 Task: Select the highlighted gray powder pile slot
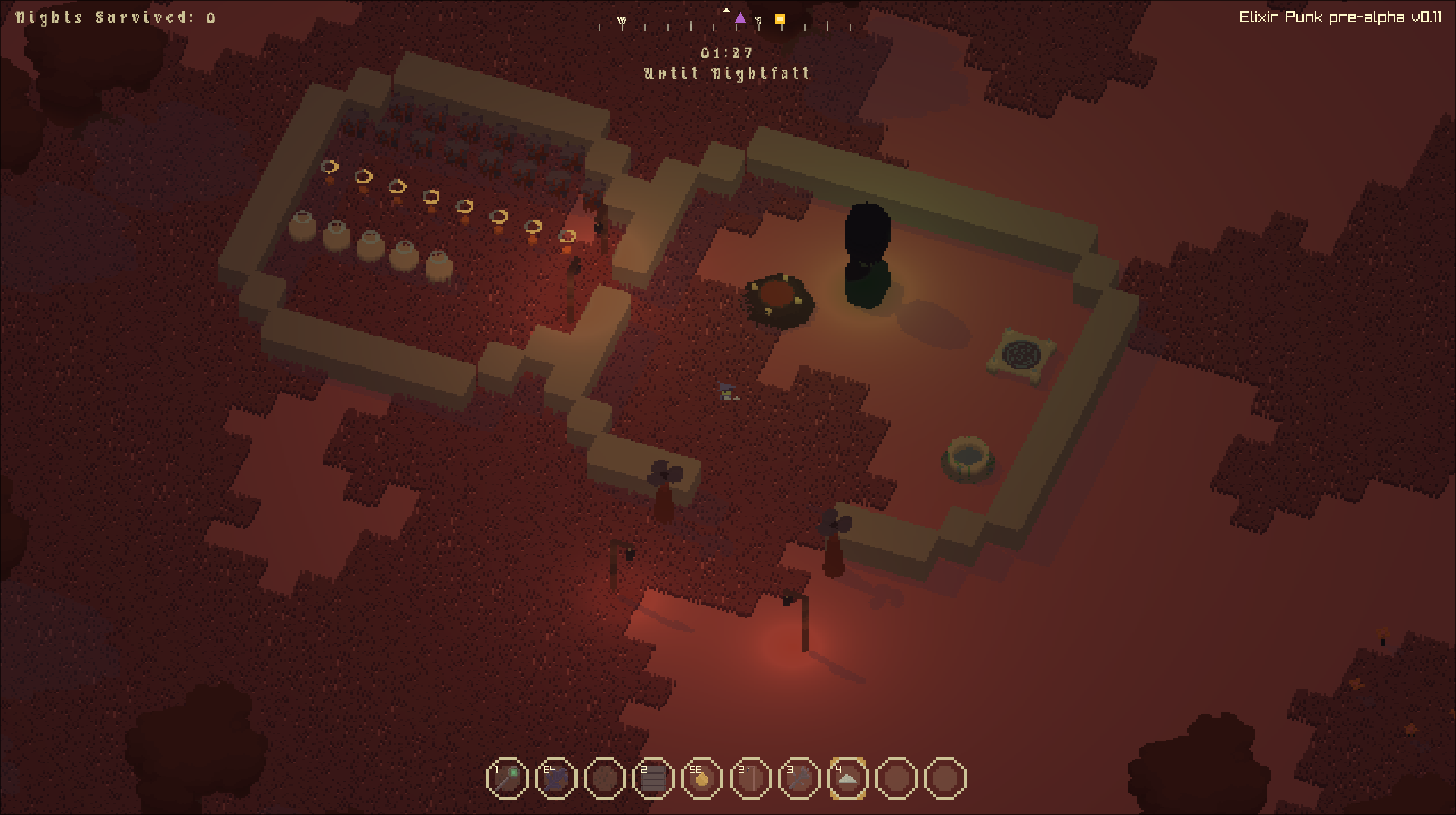(x=847, y=779)
